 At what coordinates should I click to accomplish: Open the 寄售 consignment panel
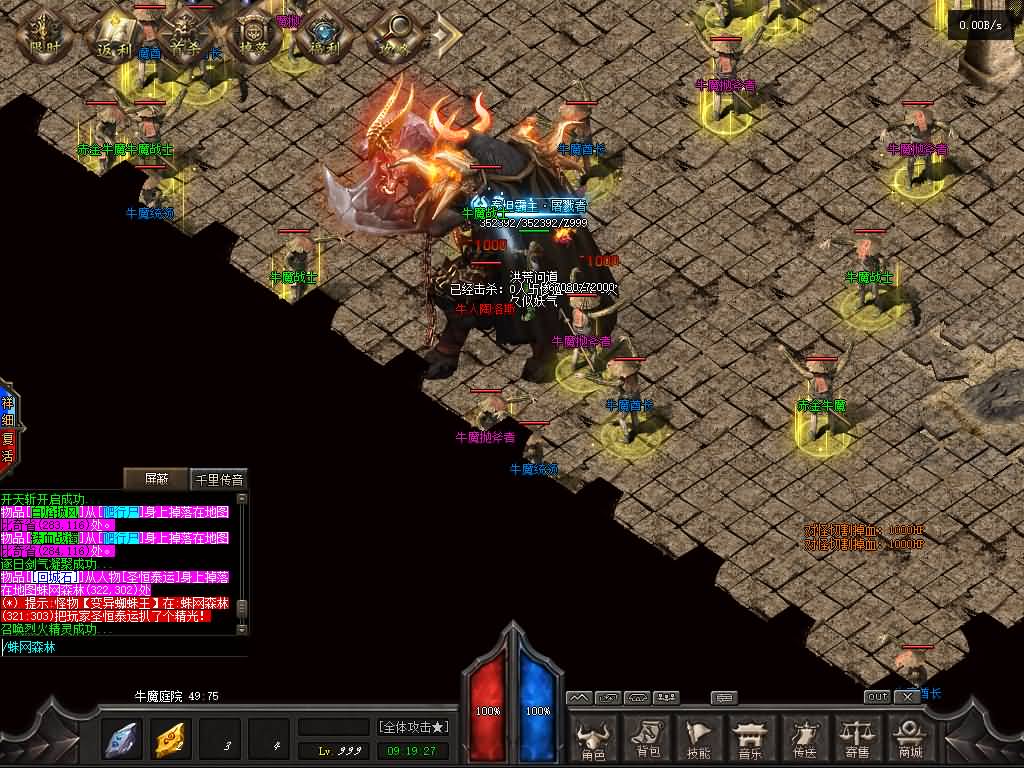pos(856,736)
